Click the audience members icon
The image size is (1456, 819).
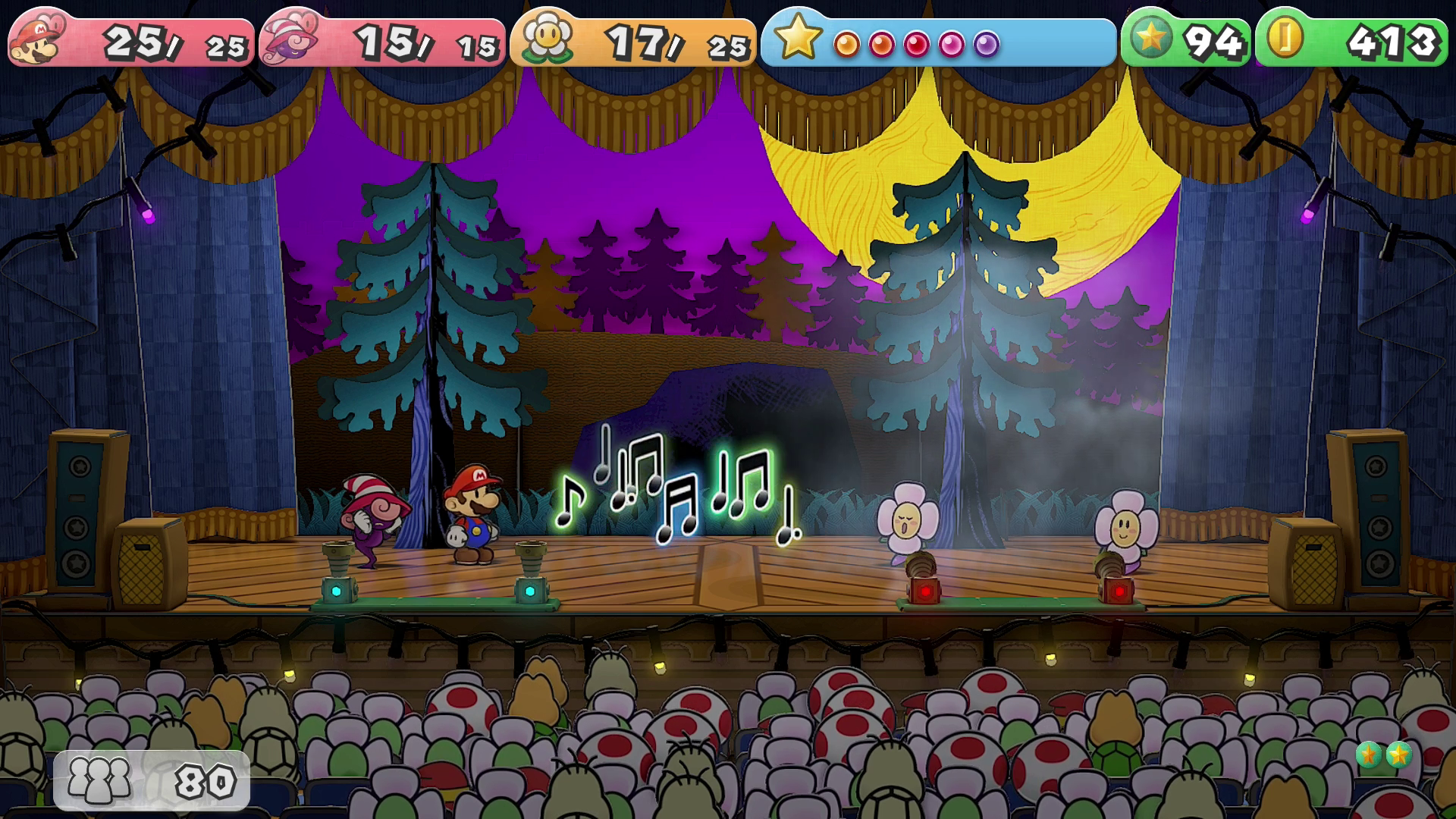(99, 780)
